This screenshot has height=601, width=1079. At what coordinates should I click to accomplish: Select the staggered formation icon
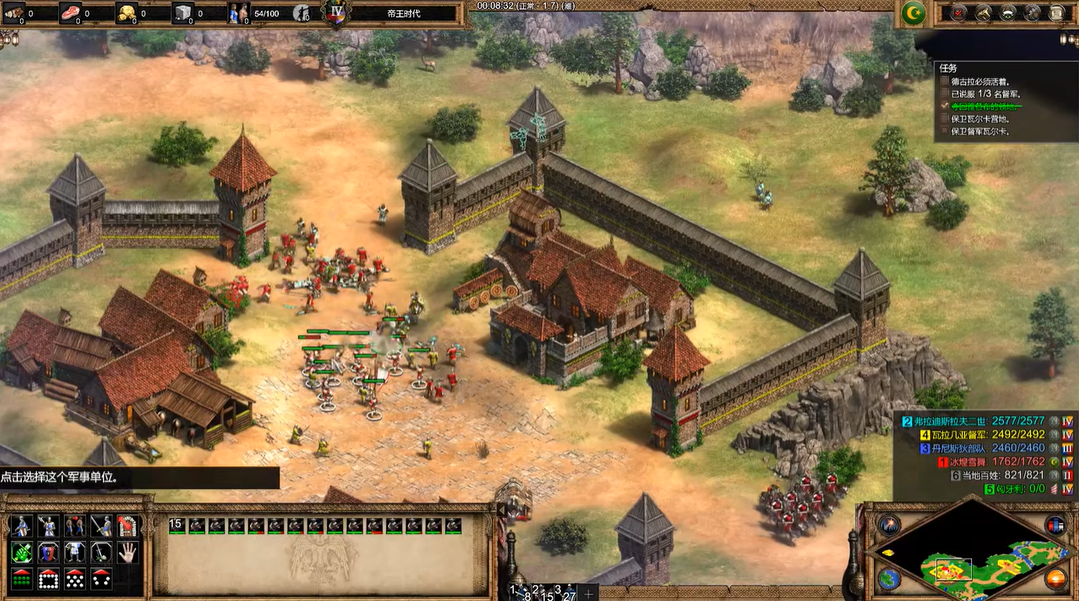click(75, 578)
